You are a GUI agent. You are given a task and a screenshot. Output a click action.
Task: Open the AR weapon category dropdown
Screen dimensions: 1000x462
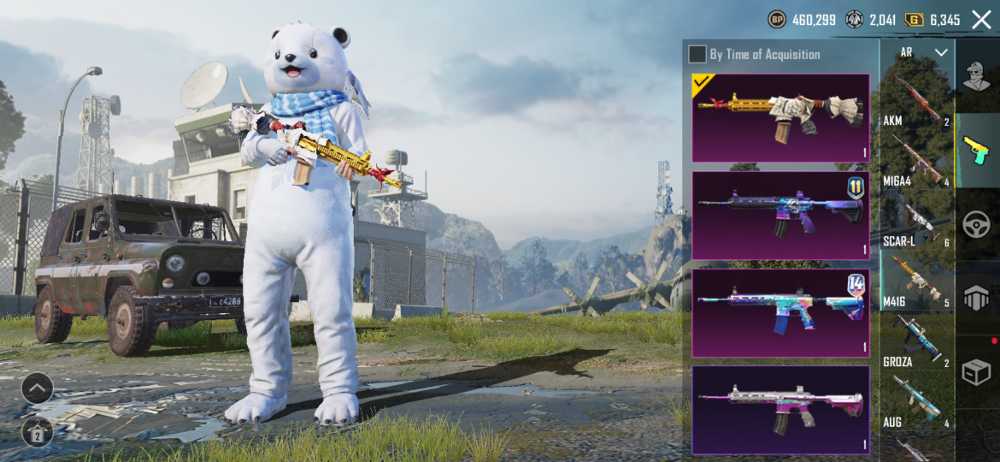[x=919, y=52]
